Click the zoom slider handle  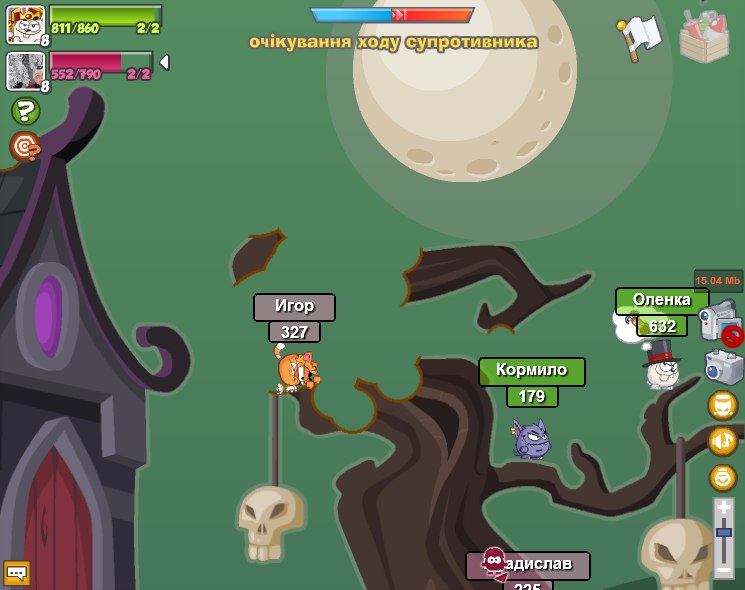pos(723,534)
